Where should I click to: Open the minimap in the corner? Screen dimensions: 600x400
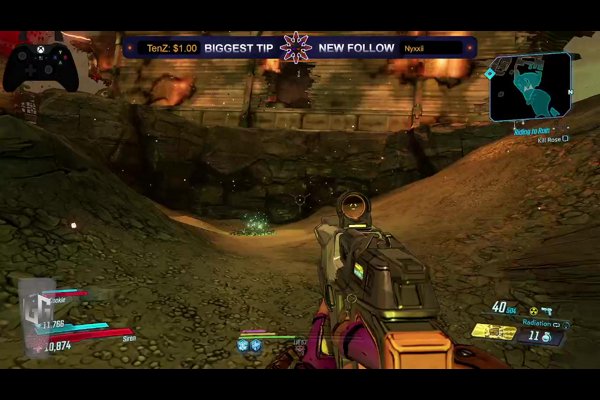click(x=531, y=86)
